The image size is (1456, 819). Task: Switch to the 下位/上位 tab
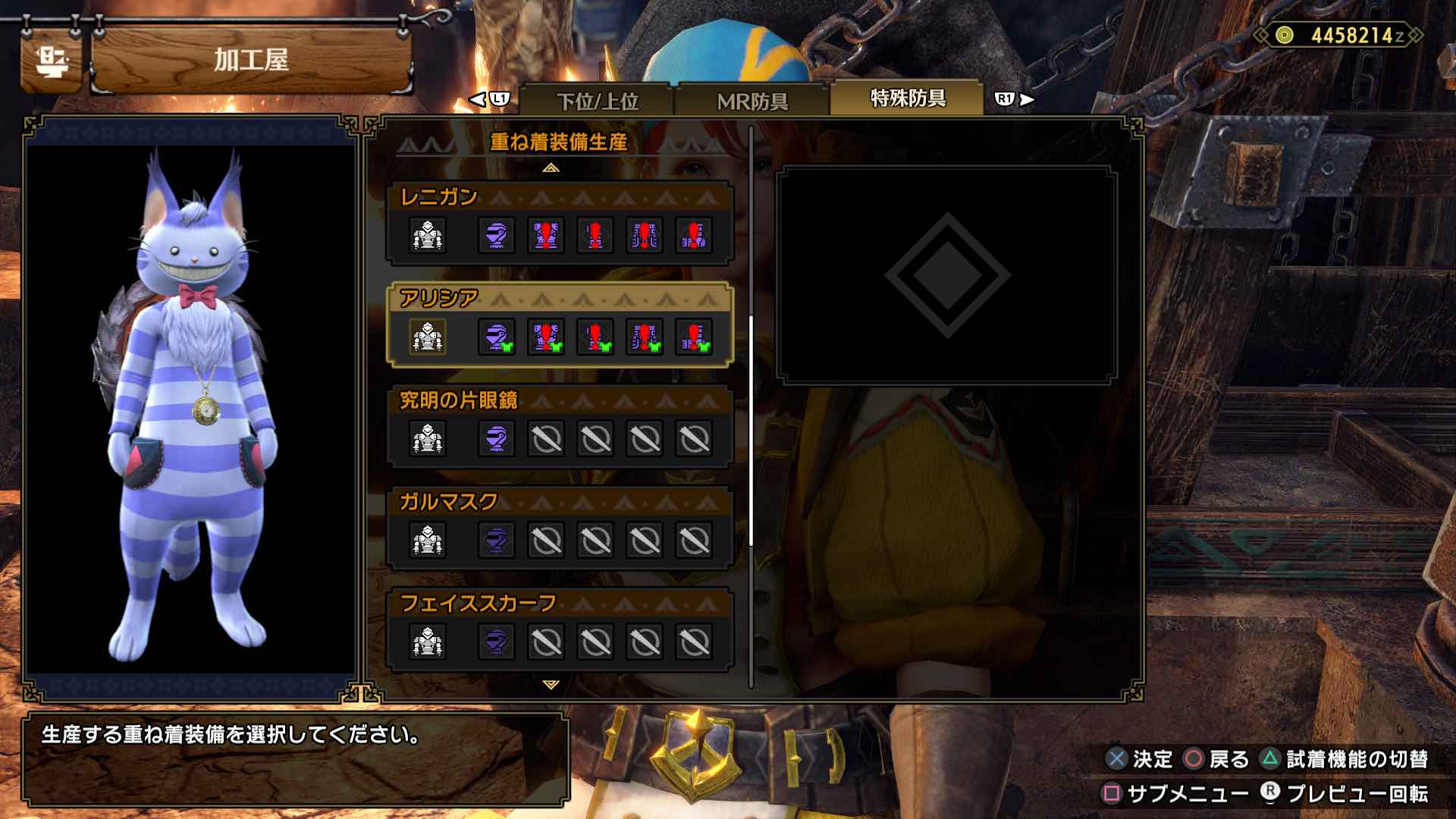point(598,100)
